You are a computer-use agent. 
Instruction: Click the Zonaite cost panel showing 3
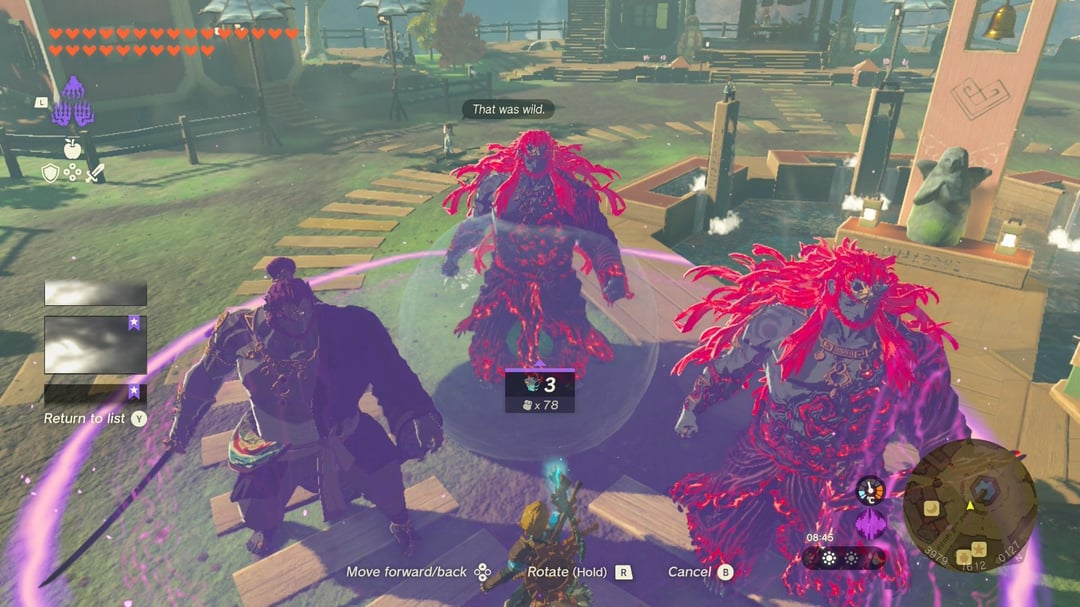coord(539,390)
